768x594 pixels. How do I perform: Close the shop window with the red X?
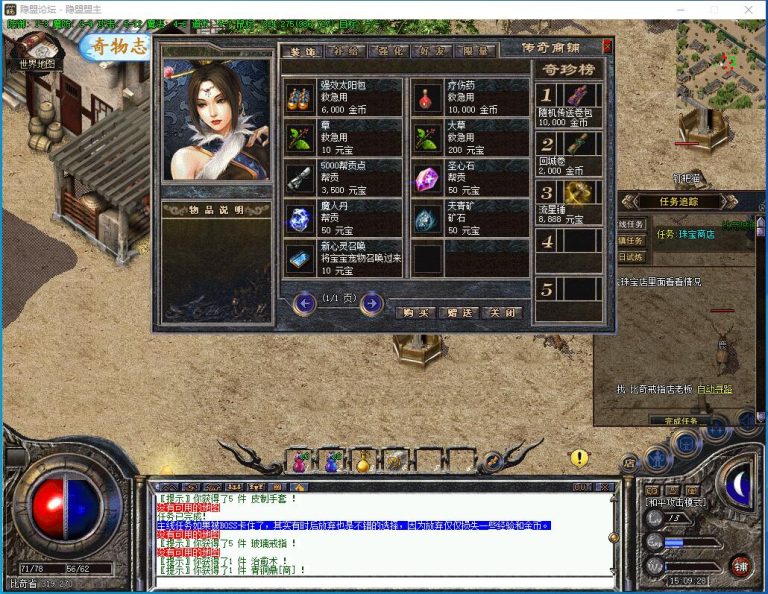(x=608, y=46)
